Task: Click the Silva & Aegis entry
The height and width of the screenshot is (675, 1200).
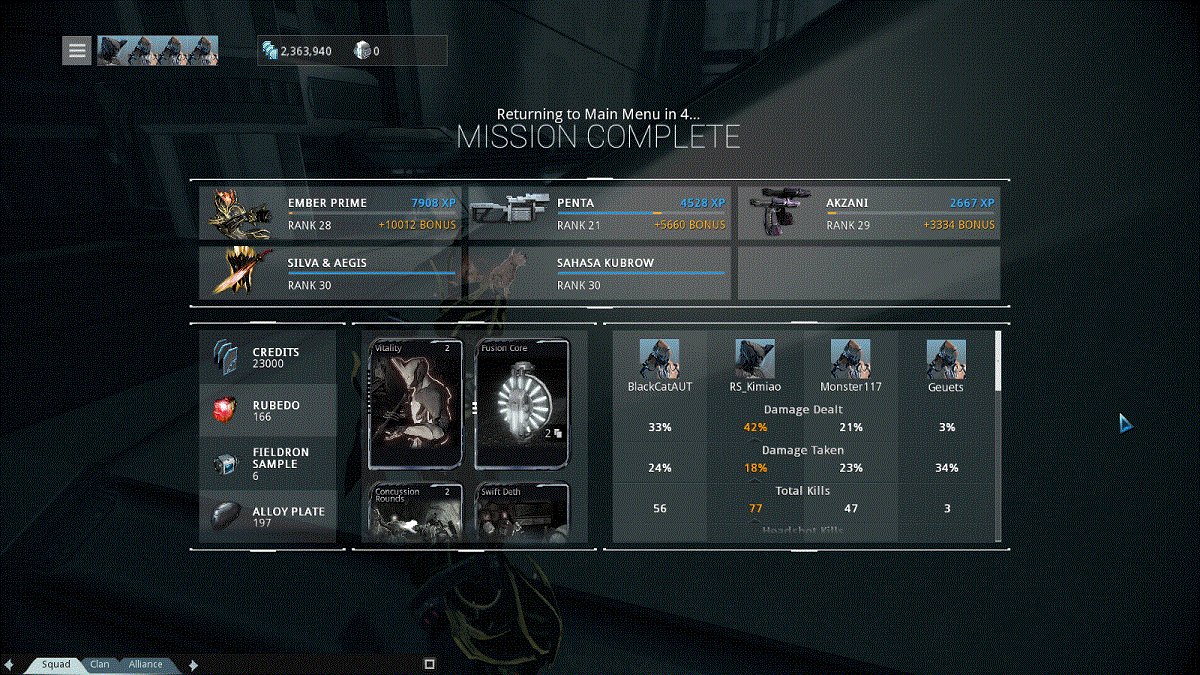Action: 331,274
